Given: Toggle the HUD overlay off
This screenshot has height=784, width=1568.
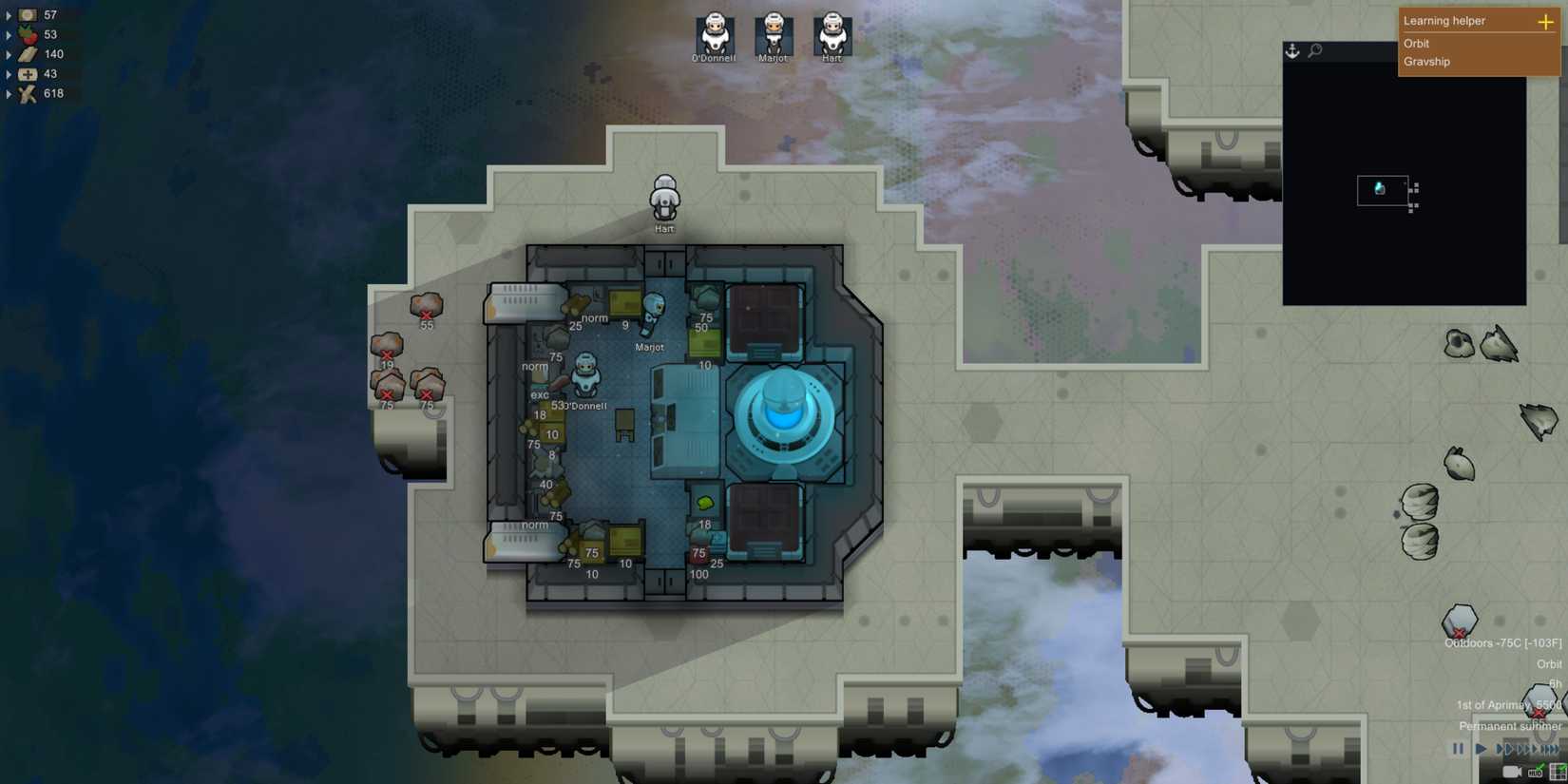Looking at the screenshot, I should [x=1536, y=772].
